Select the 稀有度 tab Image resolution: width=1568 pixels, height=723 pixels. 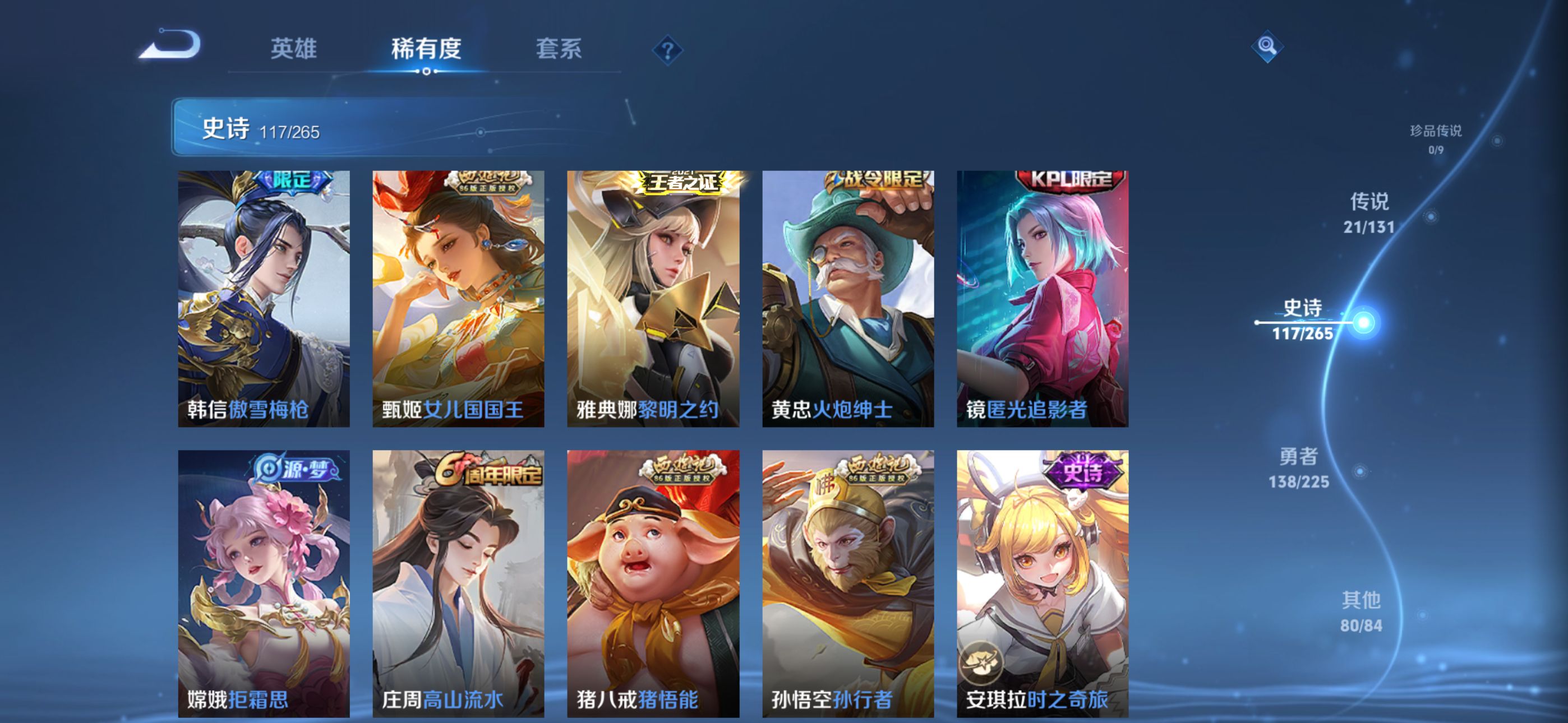426,49
